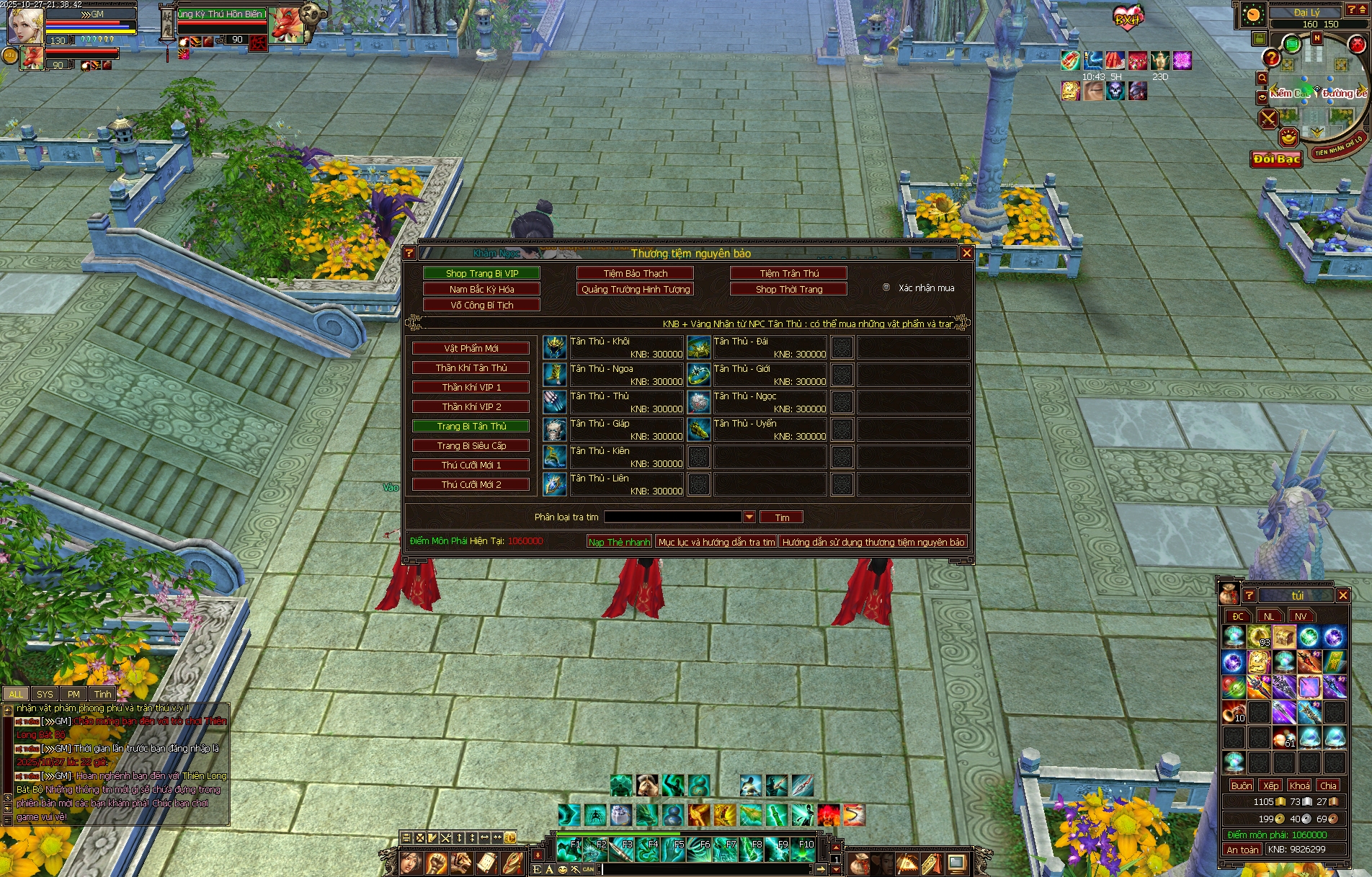Select the Vật Phẩm Mới category
The width and height of the screenshot is (1372, 877).
coord(471,348)
